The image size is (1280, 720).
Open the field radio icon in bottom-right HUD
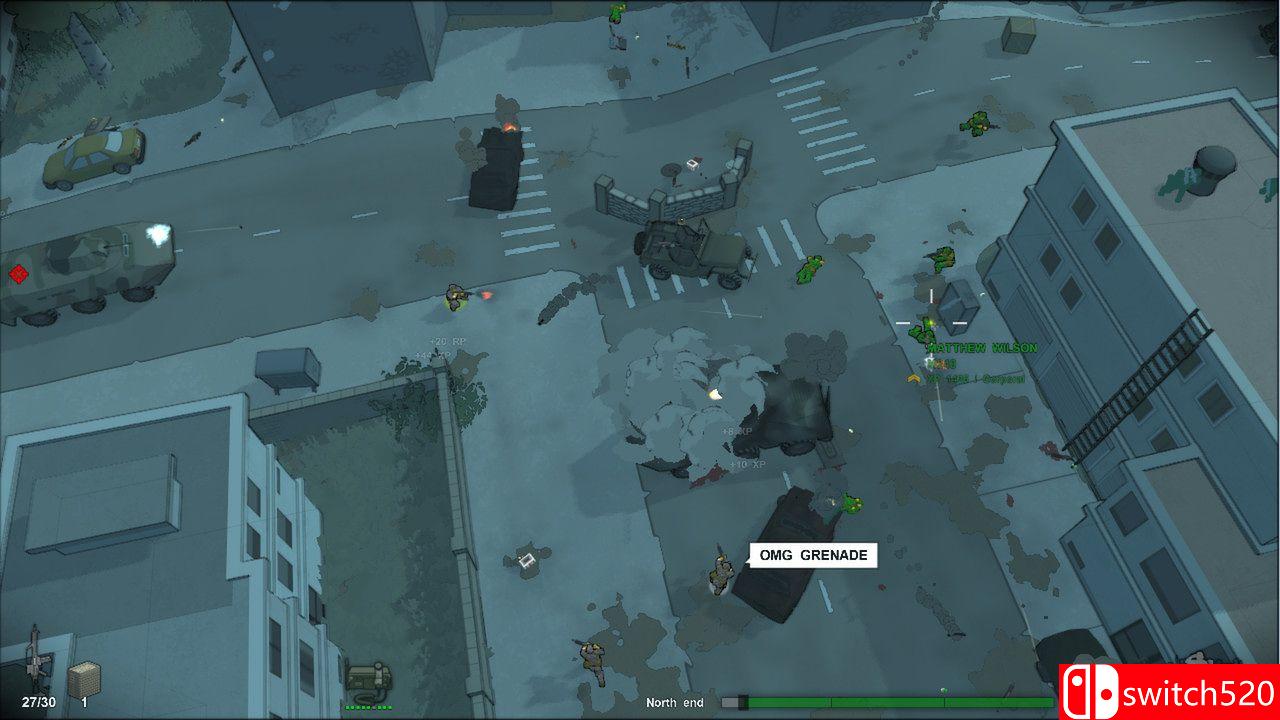370,675
